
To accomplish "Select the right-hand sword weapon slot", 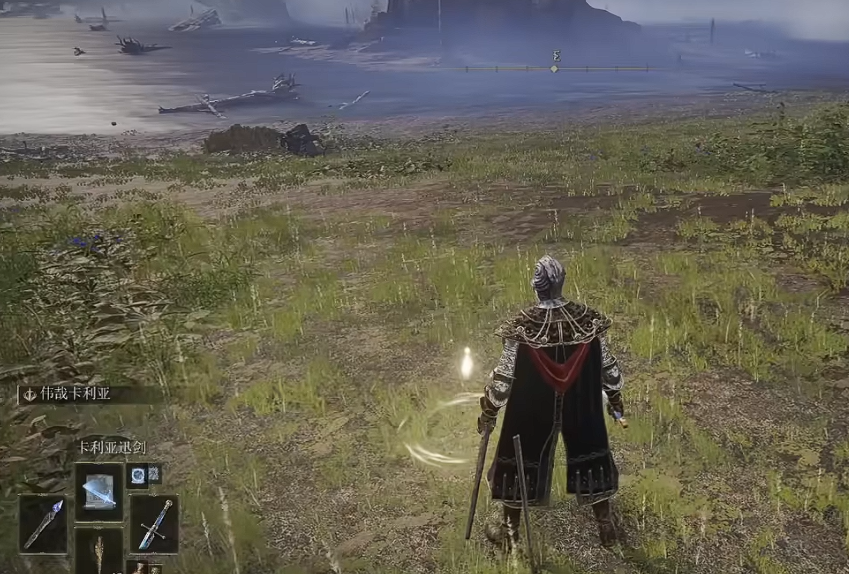I will [154, 524].
